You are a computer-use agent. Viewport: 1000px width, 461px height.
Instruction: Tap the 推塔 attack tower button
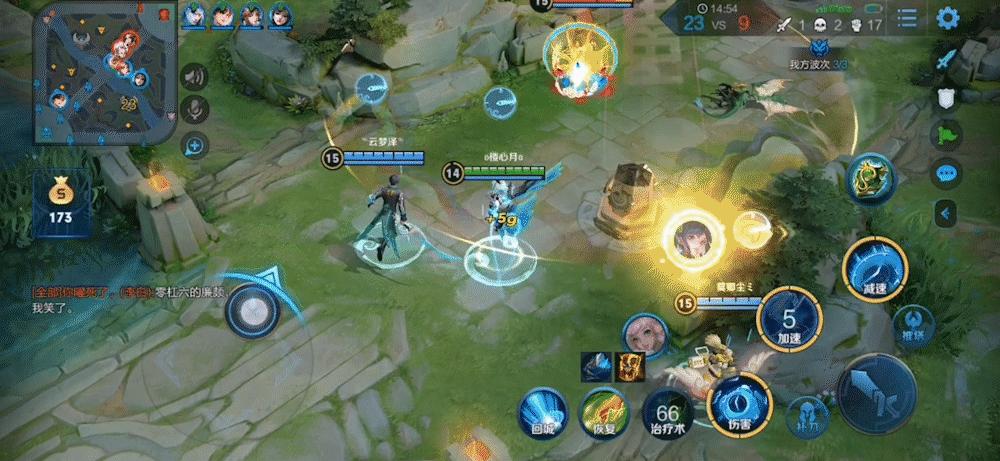pyautogui.click(x=912, y=319)
